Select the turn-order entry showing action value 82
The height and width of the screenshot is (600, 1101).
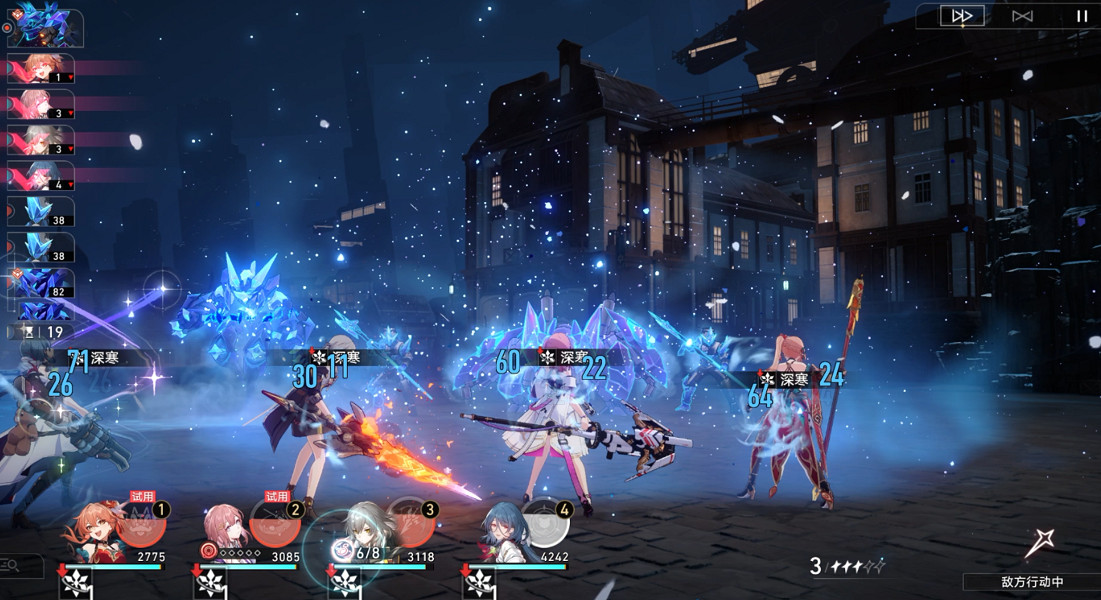(42, 283)
